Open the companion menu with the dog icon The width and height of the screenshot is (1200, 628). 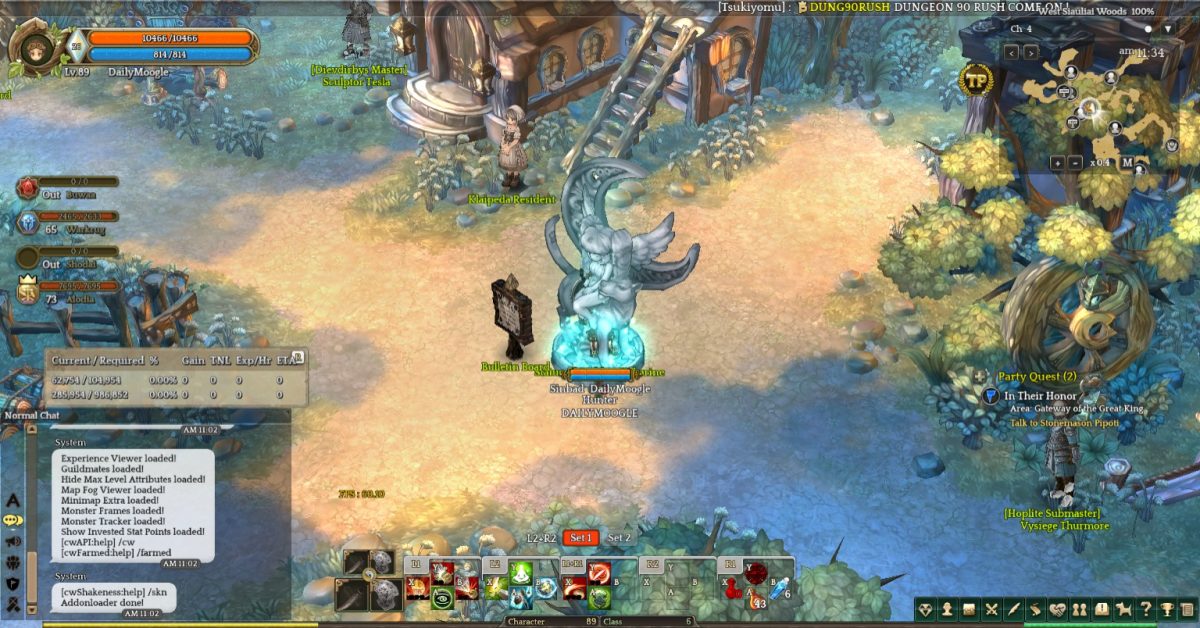(1121, 609)
